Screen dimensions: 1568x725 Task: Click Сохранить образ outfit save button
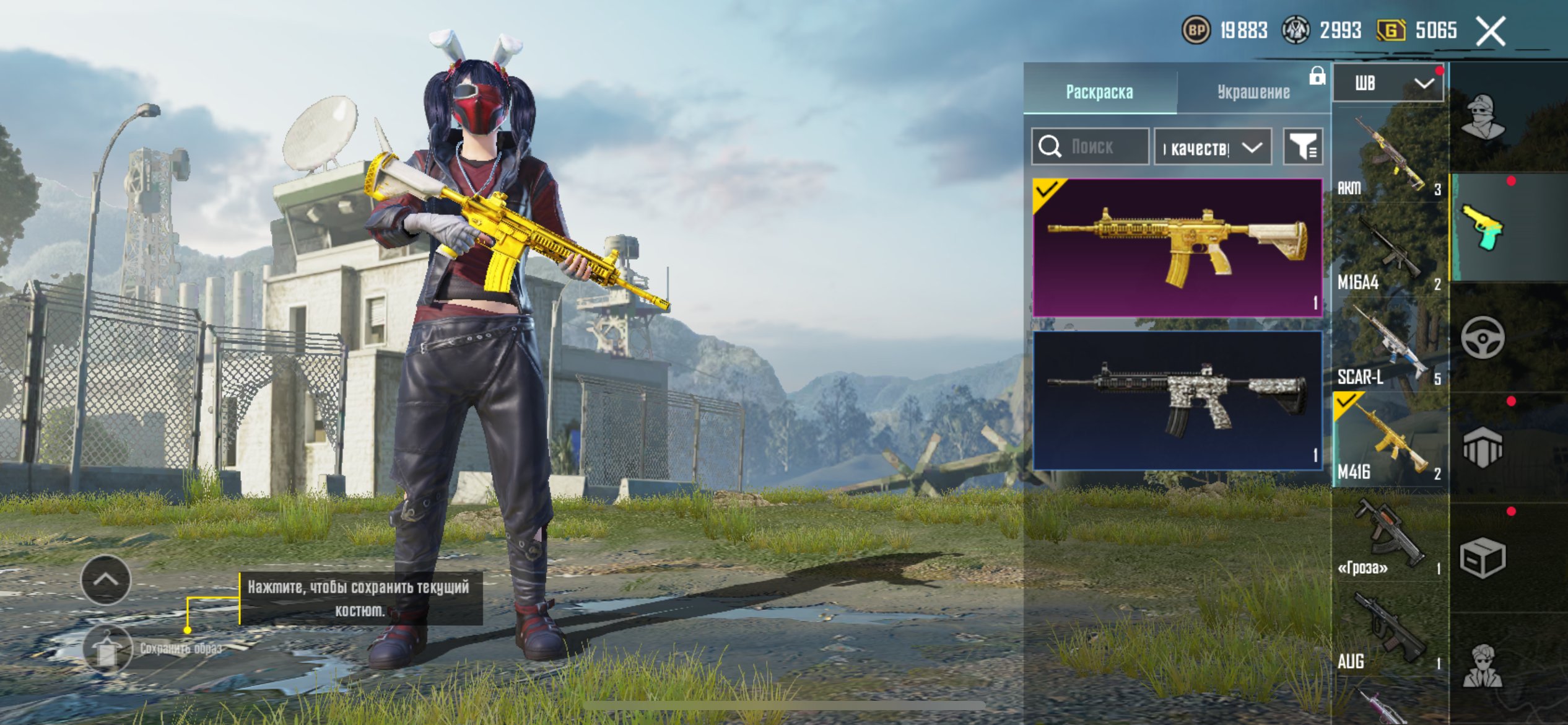point(108,649)
